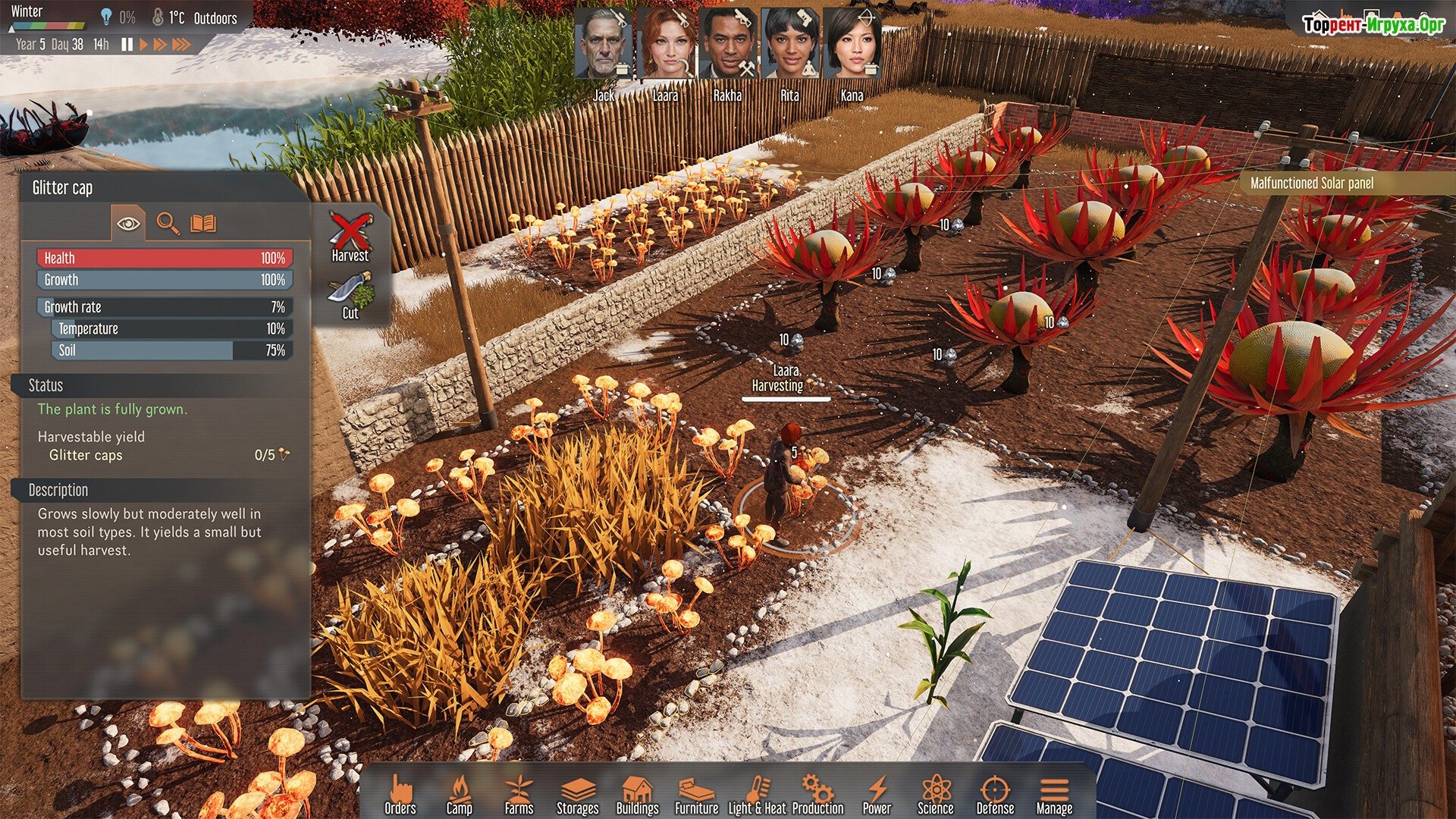
Task: Switch to the magnifying glass tab
Action: click(168, 223)
